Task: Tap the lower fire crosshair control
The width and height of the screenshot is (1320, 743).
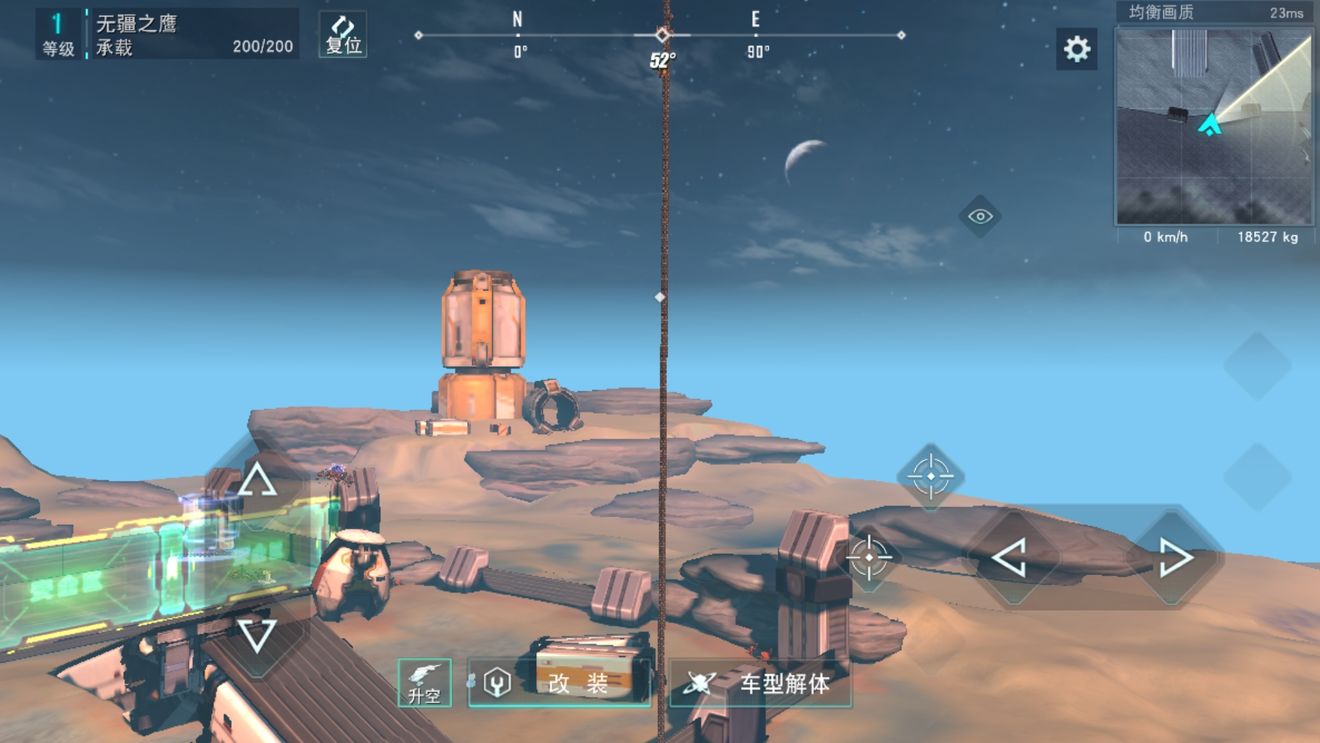Action: tap(868, 558)
